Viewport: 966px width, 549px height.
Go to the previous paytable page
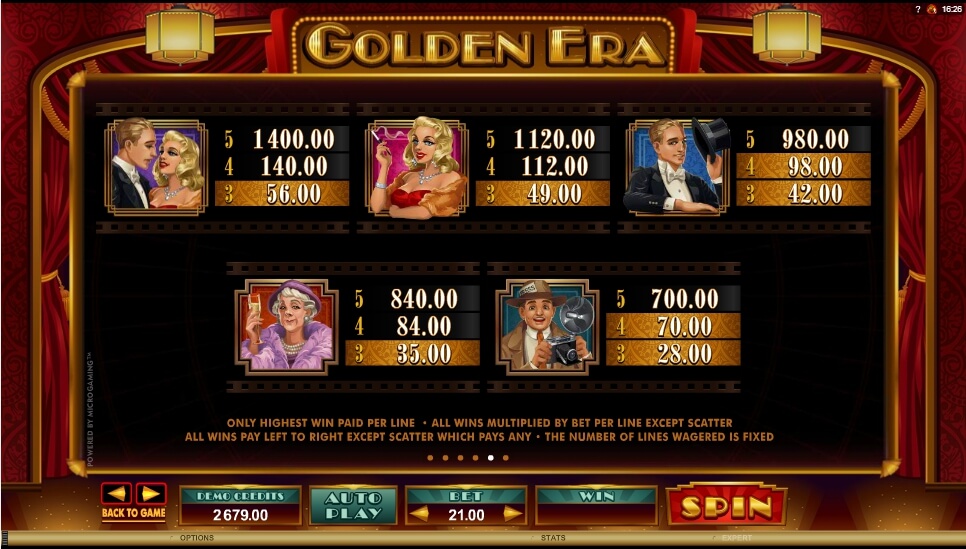tap(116, 493)
